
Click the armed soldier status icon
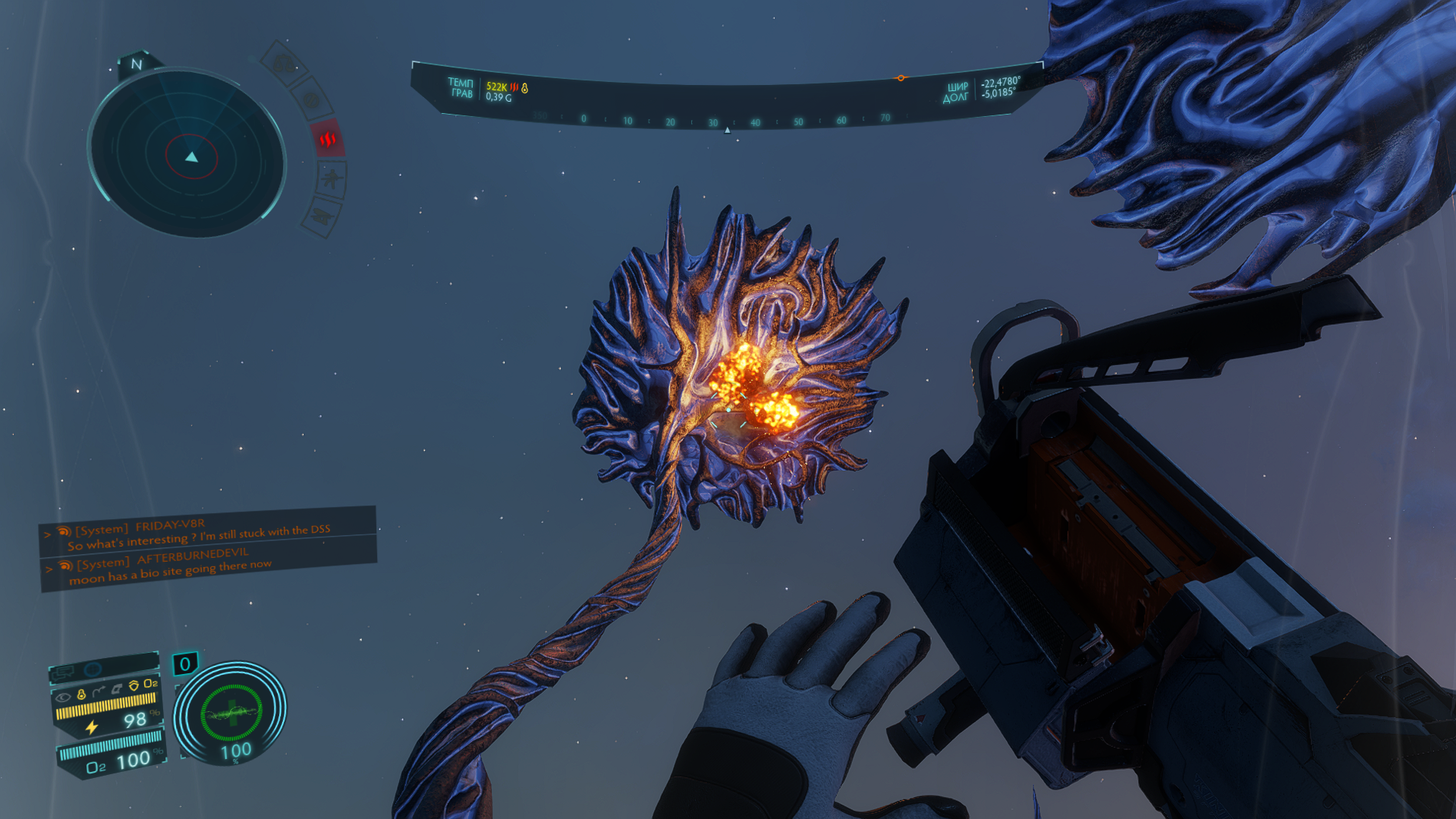pos(332,179)
